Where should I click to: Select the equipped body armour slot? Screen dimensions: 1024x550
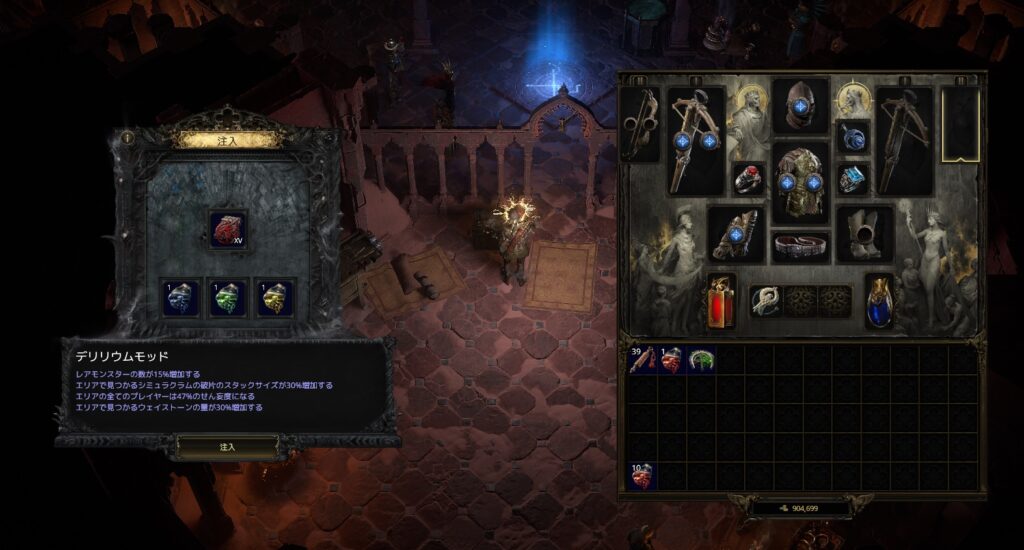coord(800,182)
